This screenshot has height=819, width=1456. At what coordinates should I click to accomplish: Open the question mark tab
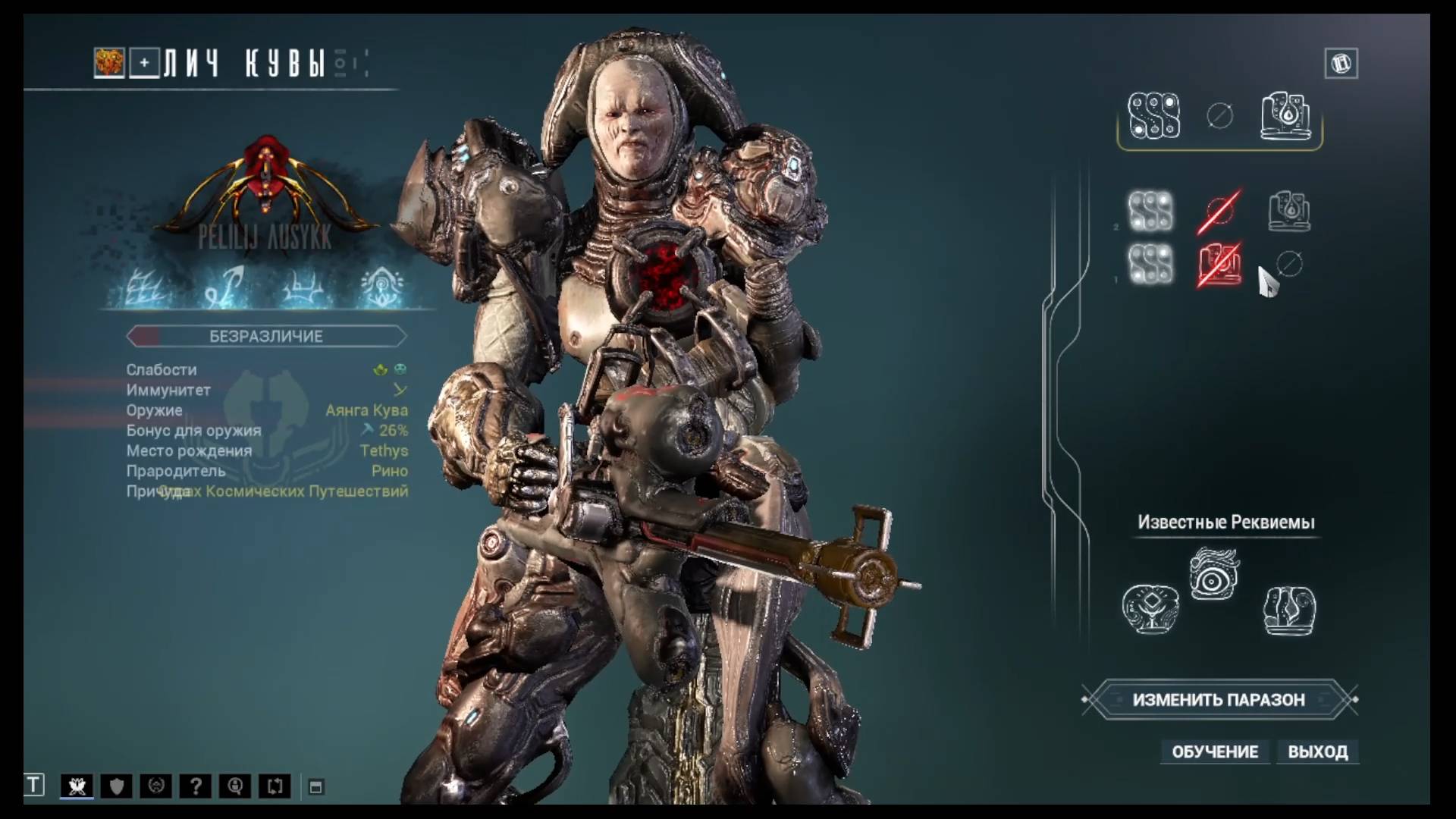(196, 786)
